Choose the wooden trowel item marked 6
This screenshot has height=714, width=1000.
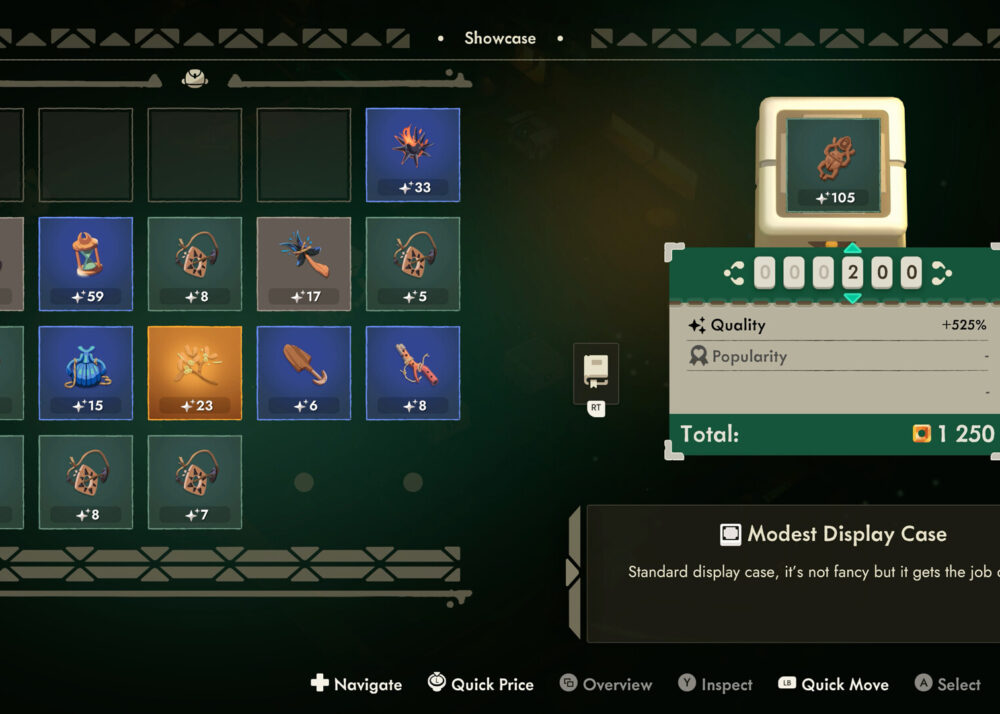pyautogui.click(x=304, y=373)
